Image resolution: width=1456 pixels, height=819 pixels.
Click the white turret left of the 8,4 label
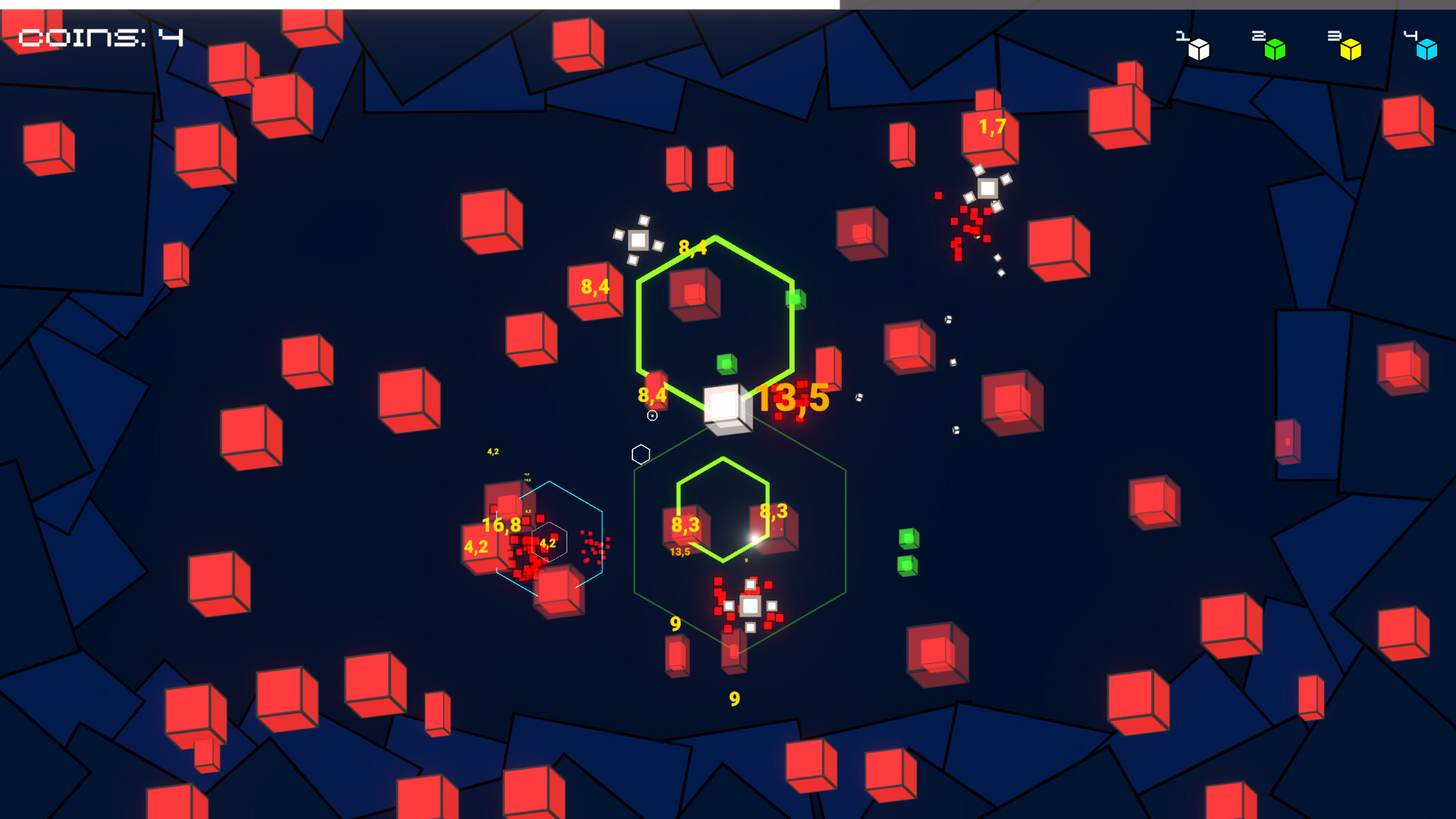pos(639,241)
